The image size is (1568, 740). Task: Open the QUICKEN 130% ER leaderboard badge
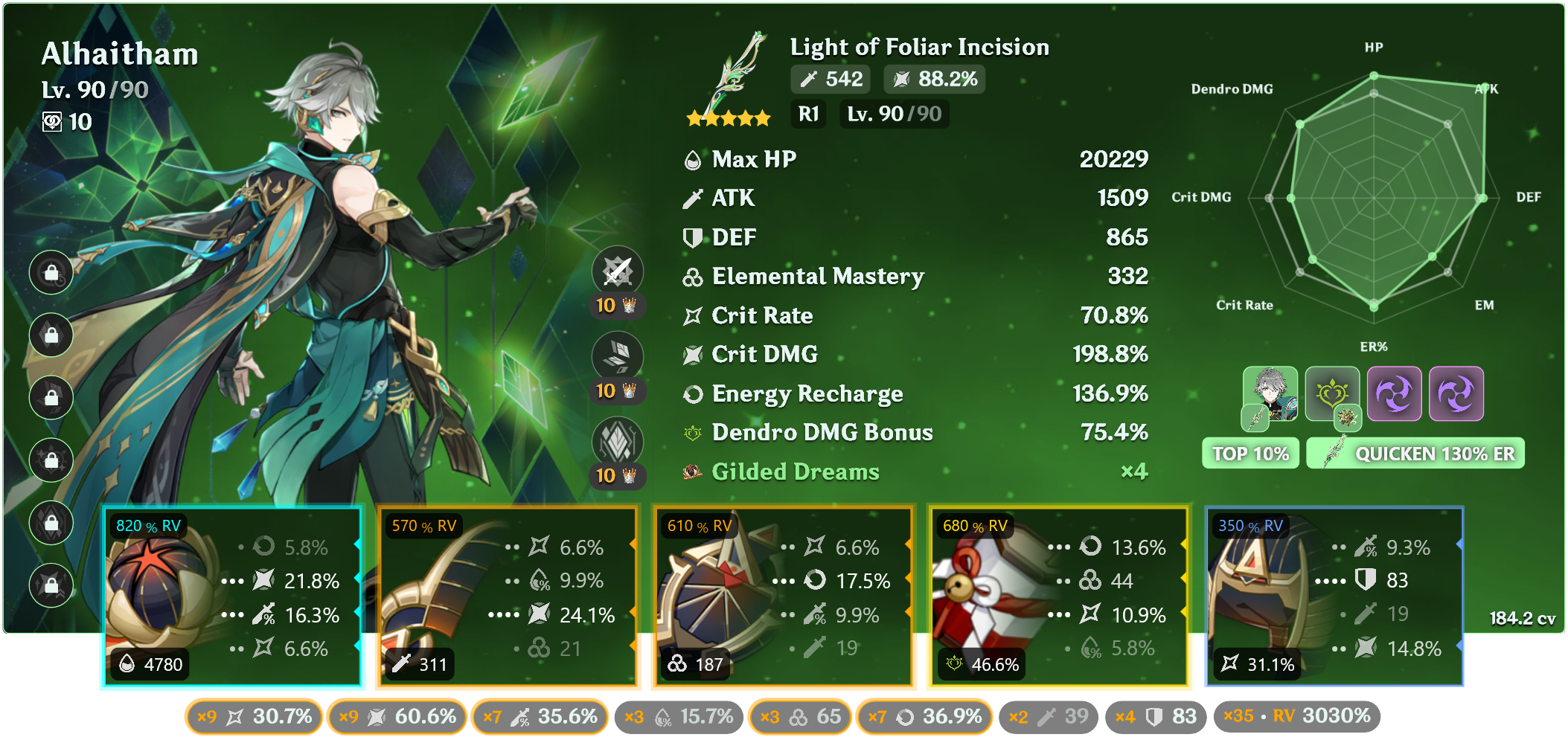tap(1415, 454)
